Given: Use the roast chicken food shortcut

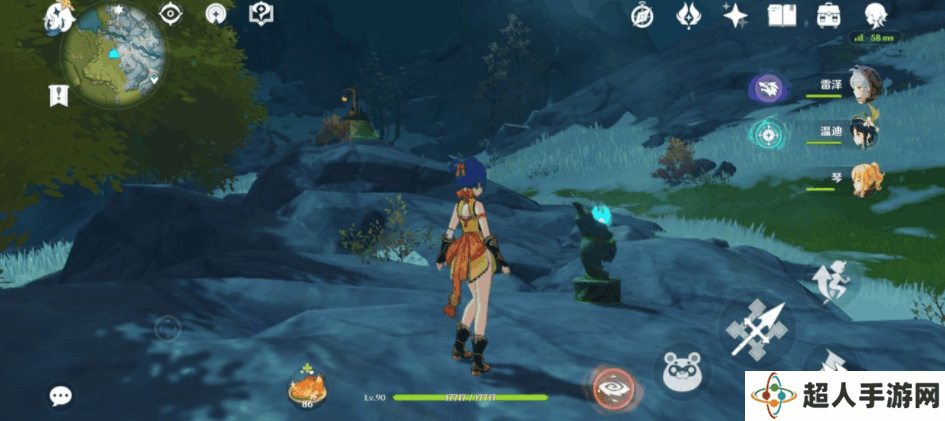Looking at the screenshot, I should (x=307, y=388).
